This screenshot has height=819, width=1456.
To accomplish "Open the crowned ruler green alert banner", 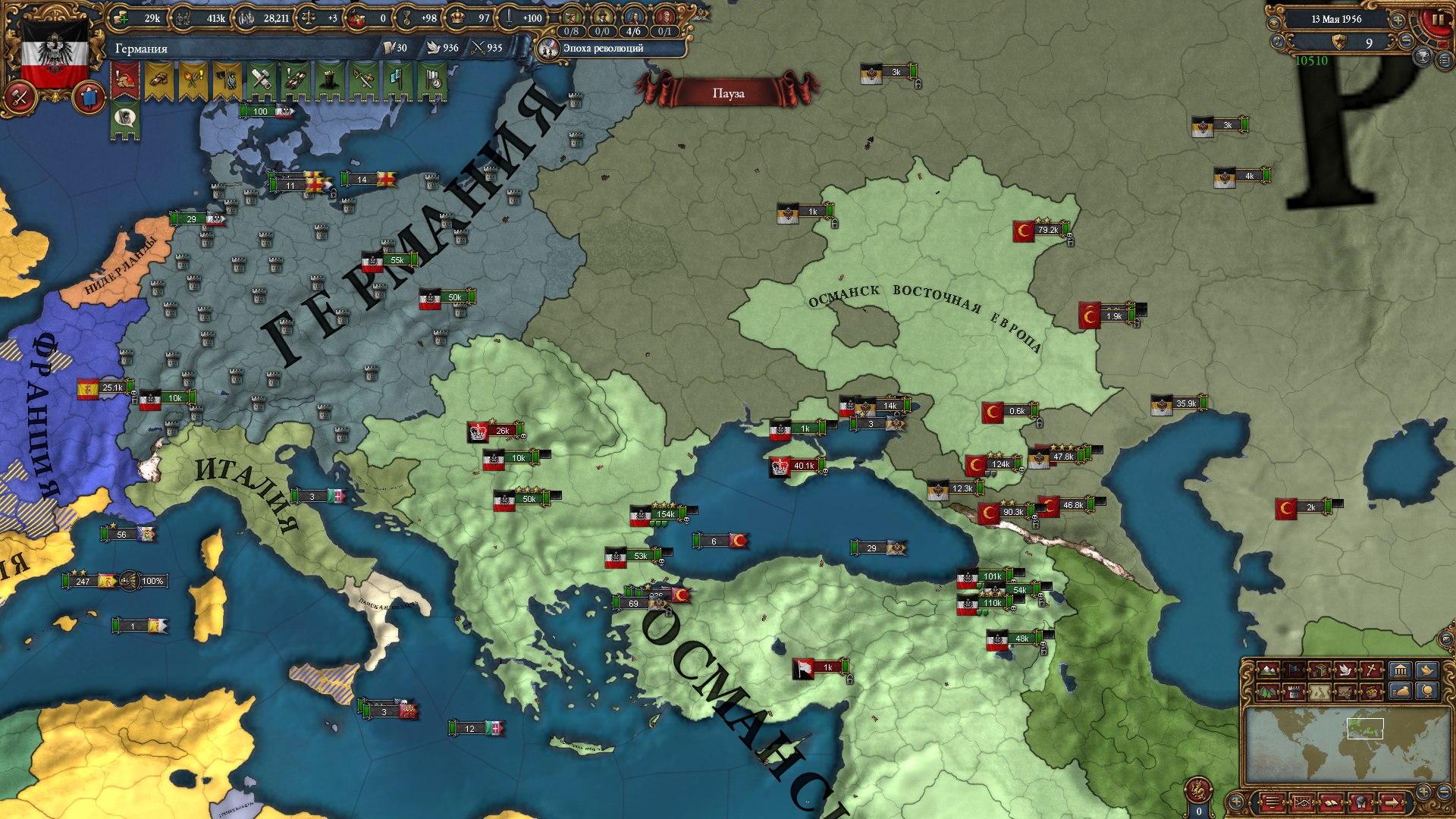I will click(x=328, y=80).
